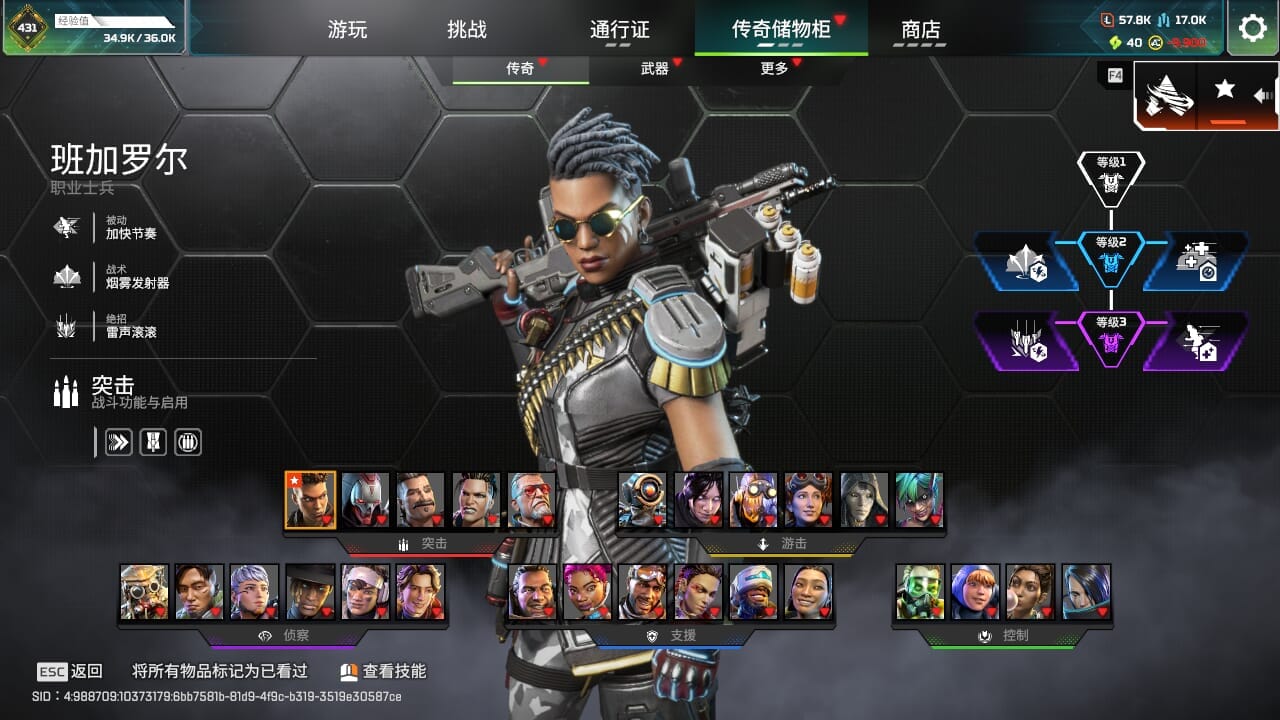
Task: Select the 更多 sub-tab
Action: (x=774, y=68)
